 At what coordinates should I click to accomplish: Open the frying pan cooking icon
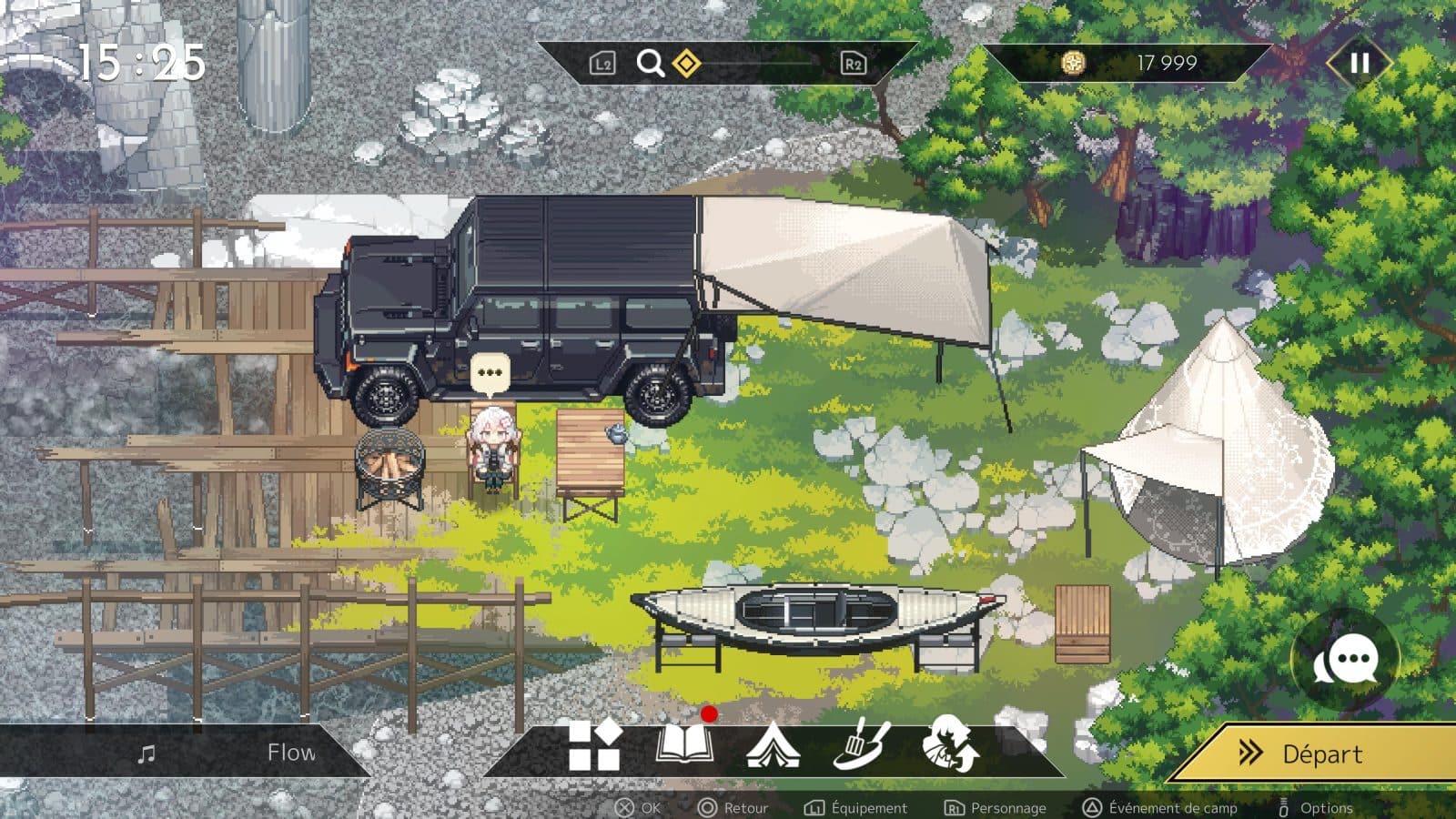coord(861,745)
